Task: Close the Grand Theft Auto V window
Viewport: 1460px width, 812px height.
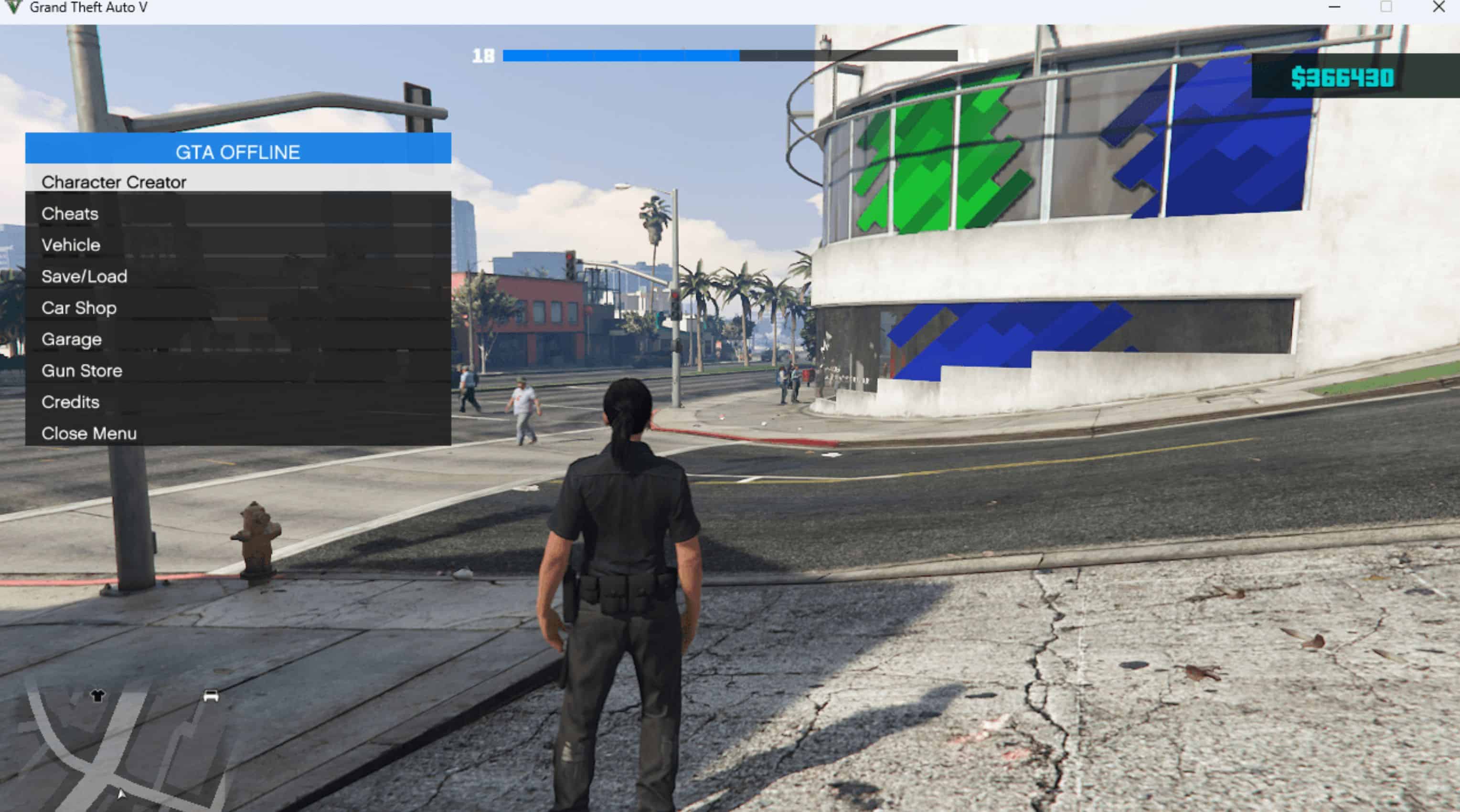Action: pos(1439,7)
